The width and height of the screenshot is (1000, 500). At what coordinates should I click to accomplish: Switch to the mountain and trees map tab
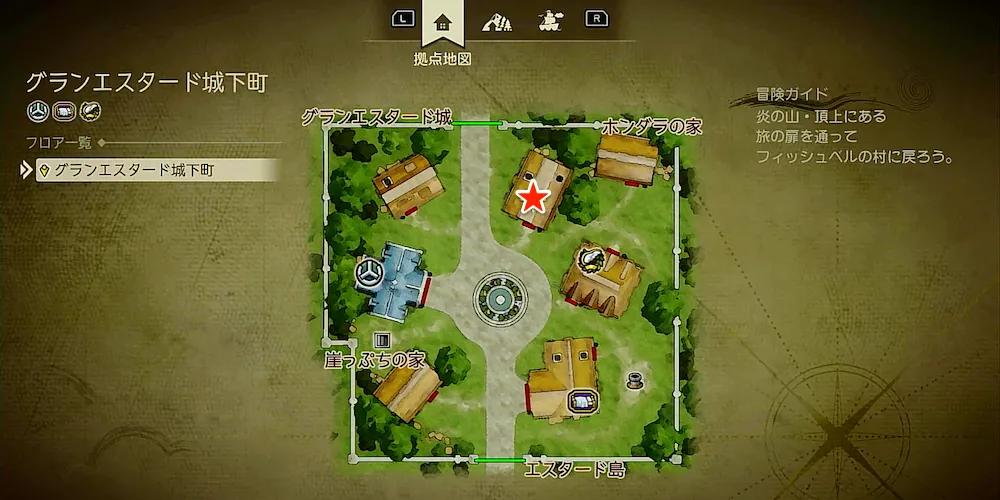(x=495, y=20)
